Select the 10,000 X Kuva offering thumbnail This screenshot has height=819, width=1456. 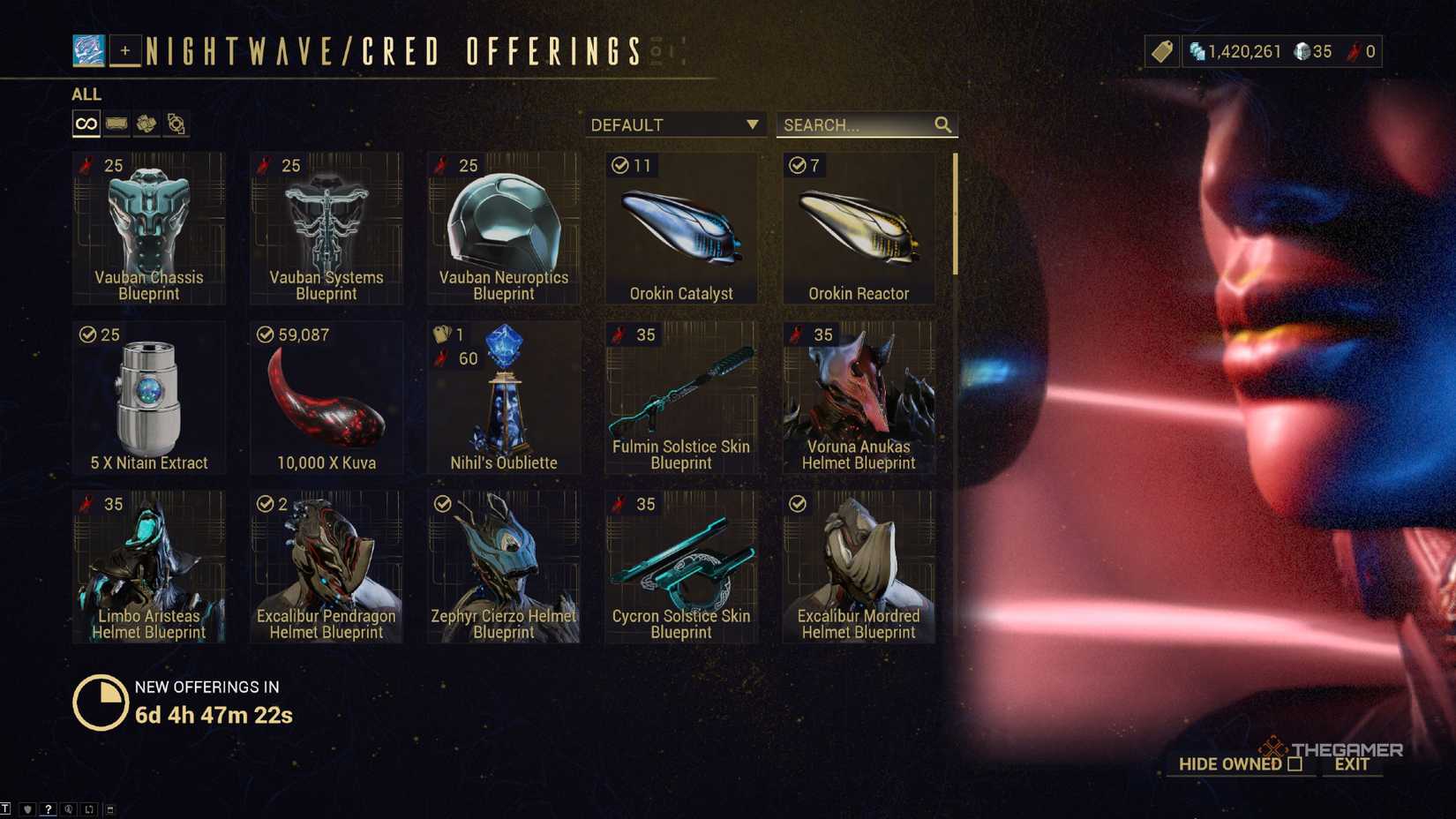(326, 397)
